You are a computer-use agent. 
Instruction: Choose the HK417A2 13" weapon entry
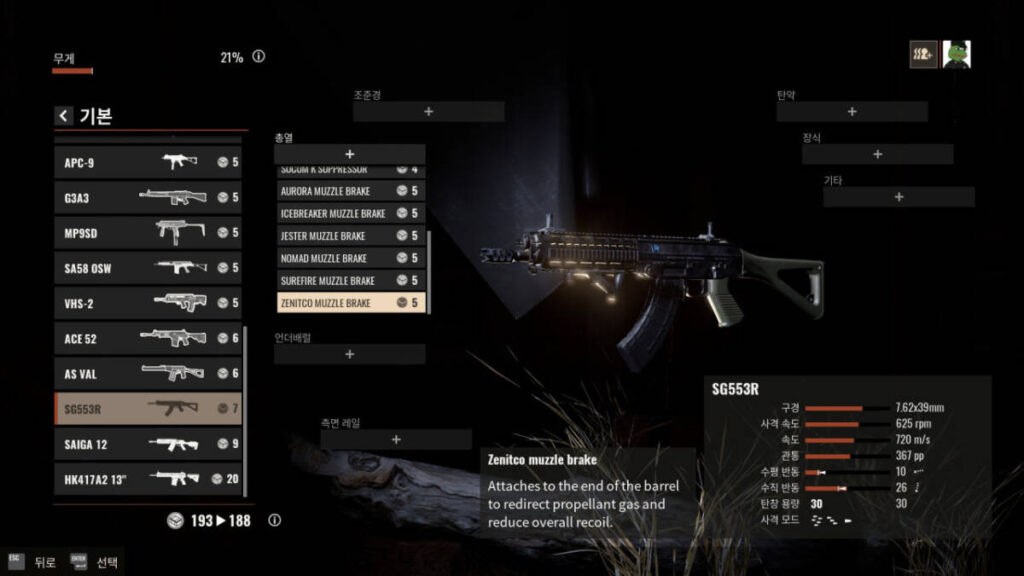[x=148, y=479]
